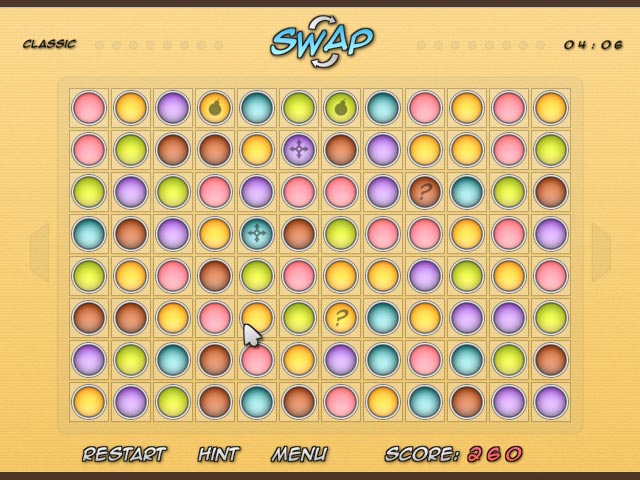Choose the brown question mark tile

[425, 192]
